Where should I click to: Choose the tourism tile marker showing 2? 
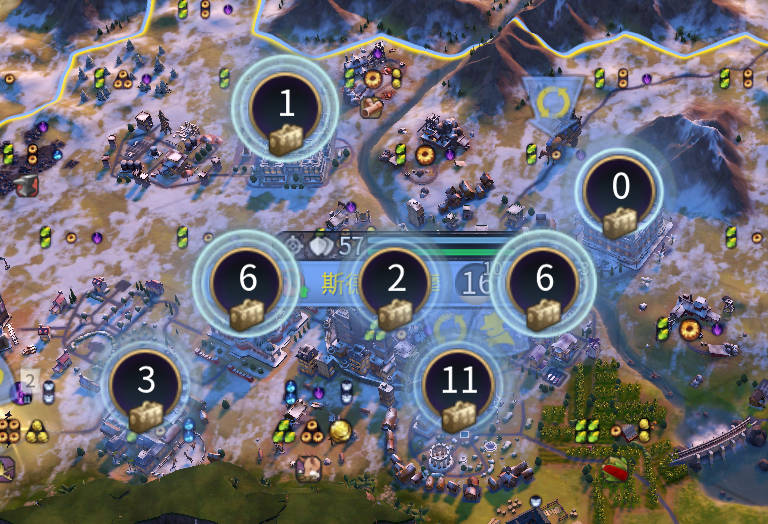click(396, 285)
